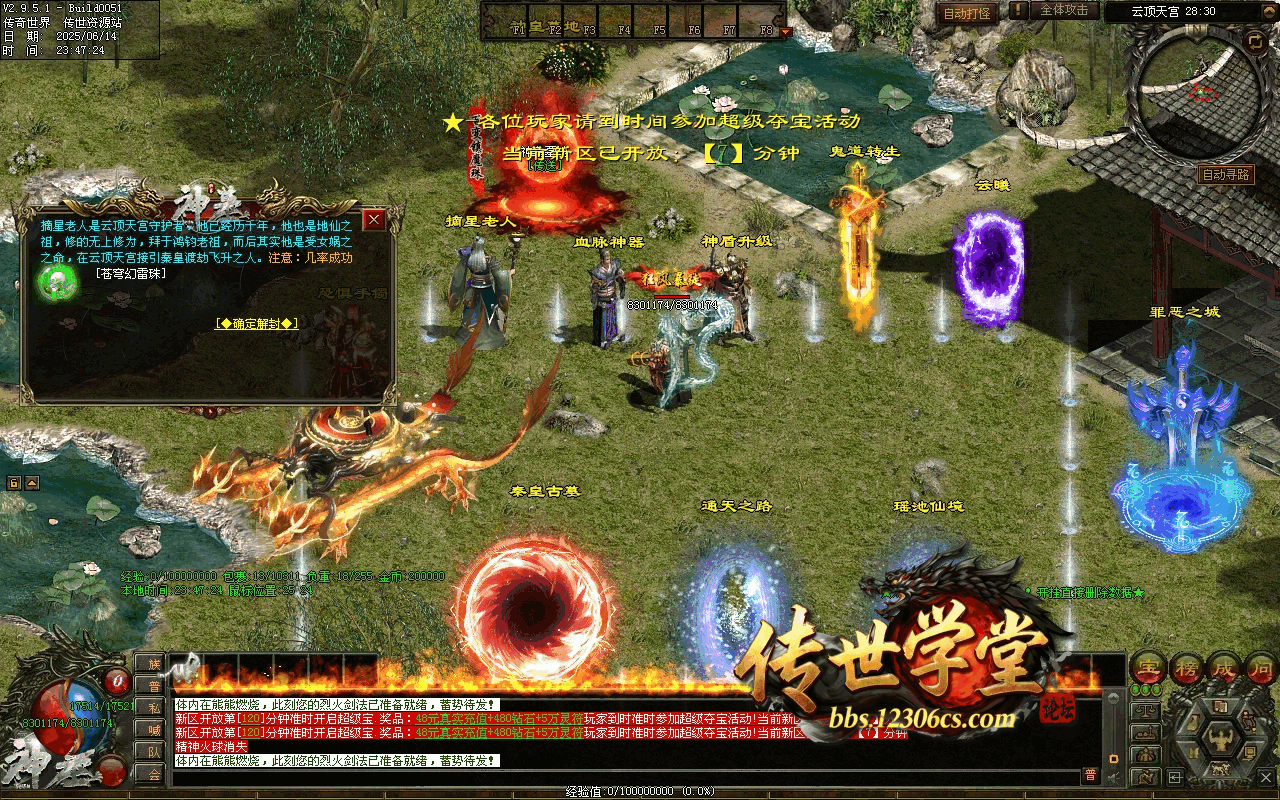Open the 榜 rankings round button
Viewport: 1280px width, 800px height.
(1186, 667)
